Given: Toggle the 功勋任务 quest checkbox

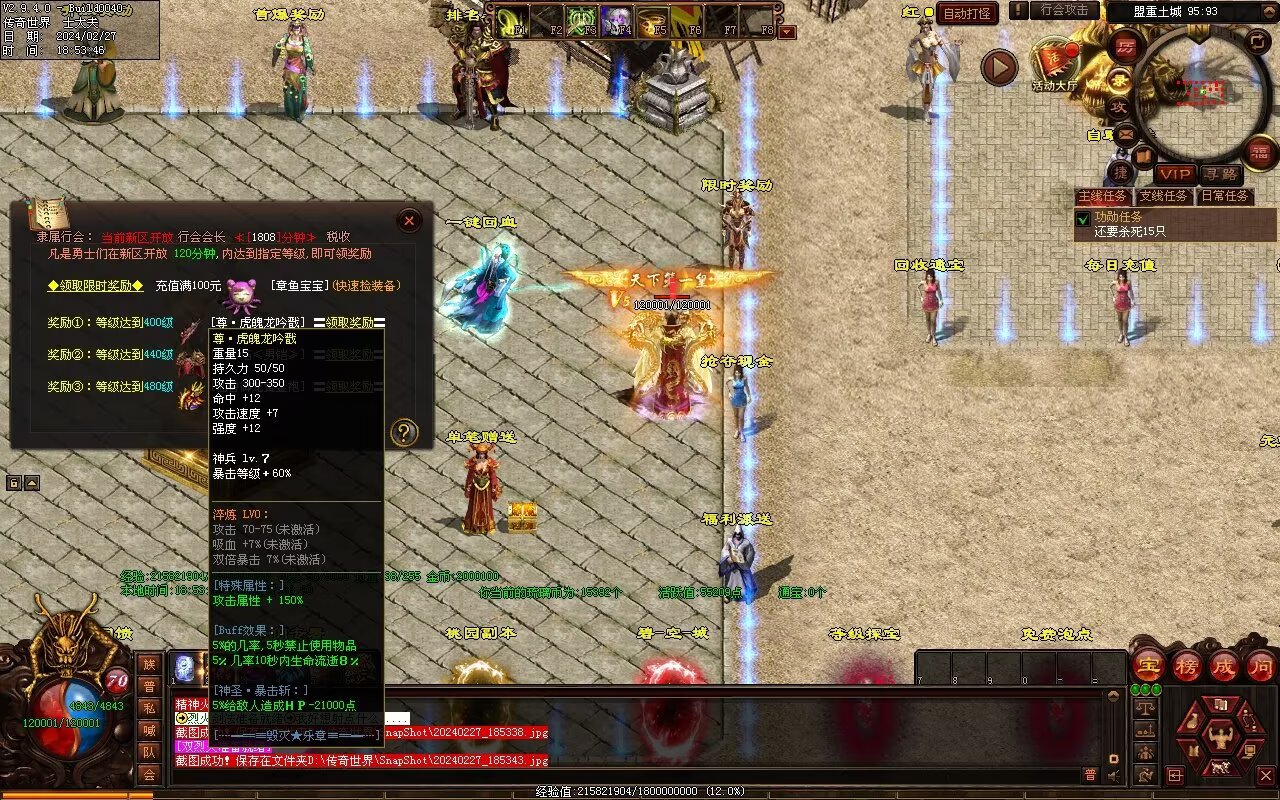Looking at the screenshot, I should coord(1082,218).
